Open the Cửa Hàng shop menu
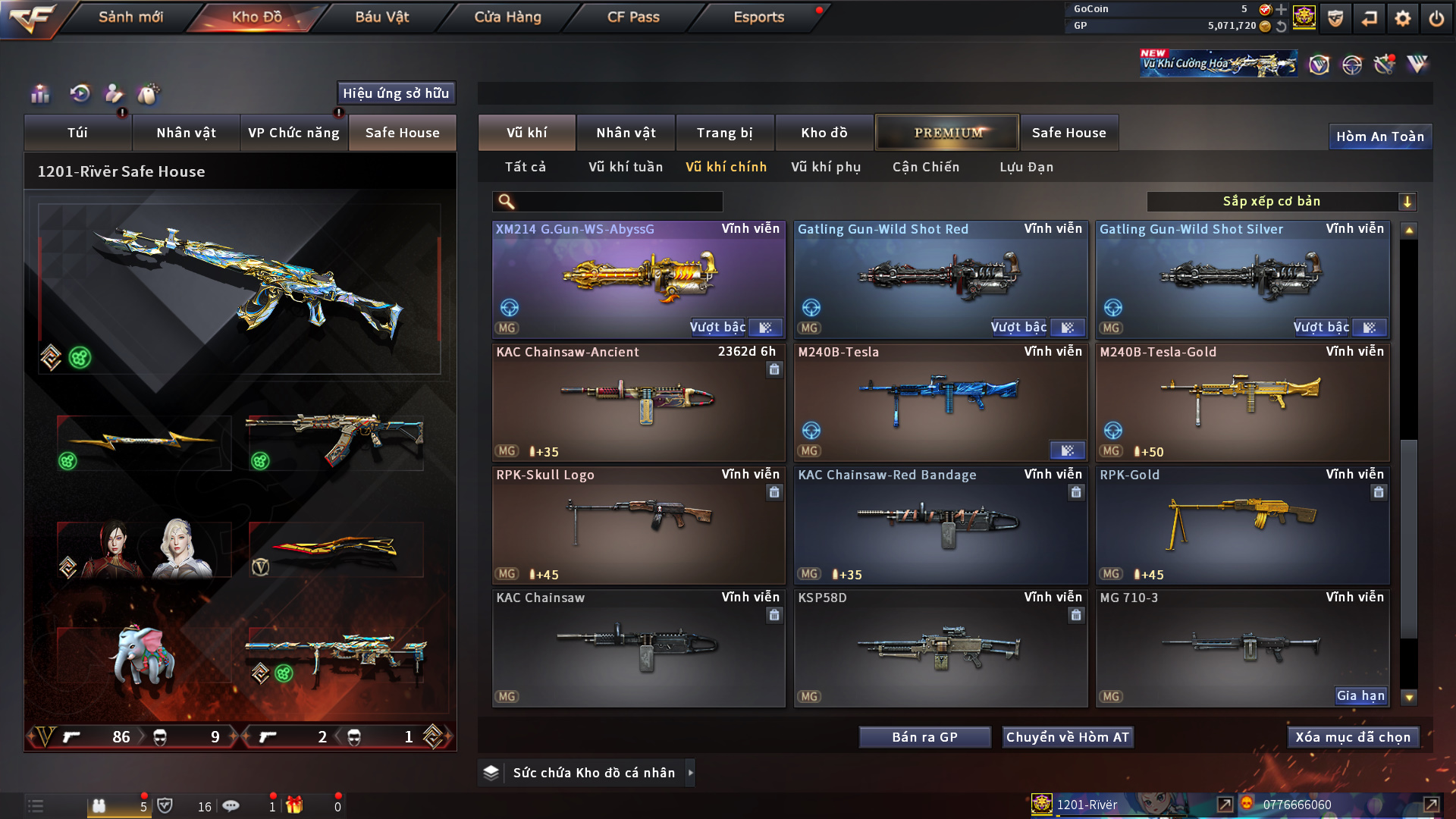 click(507, 17)
